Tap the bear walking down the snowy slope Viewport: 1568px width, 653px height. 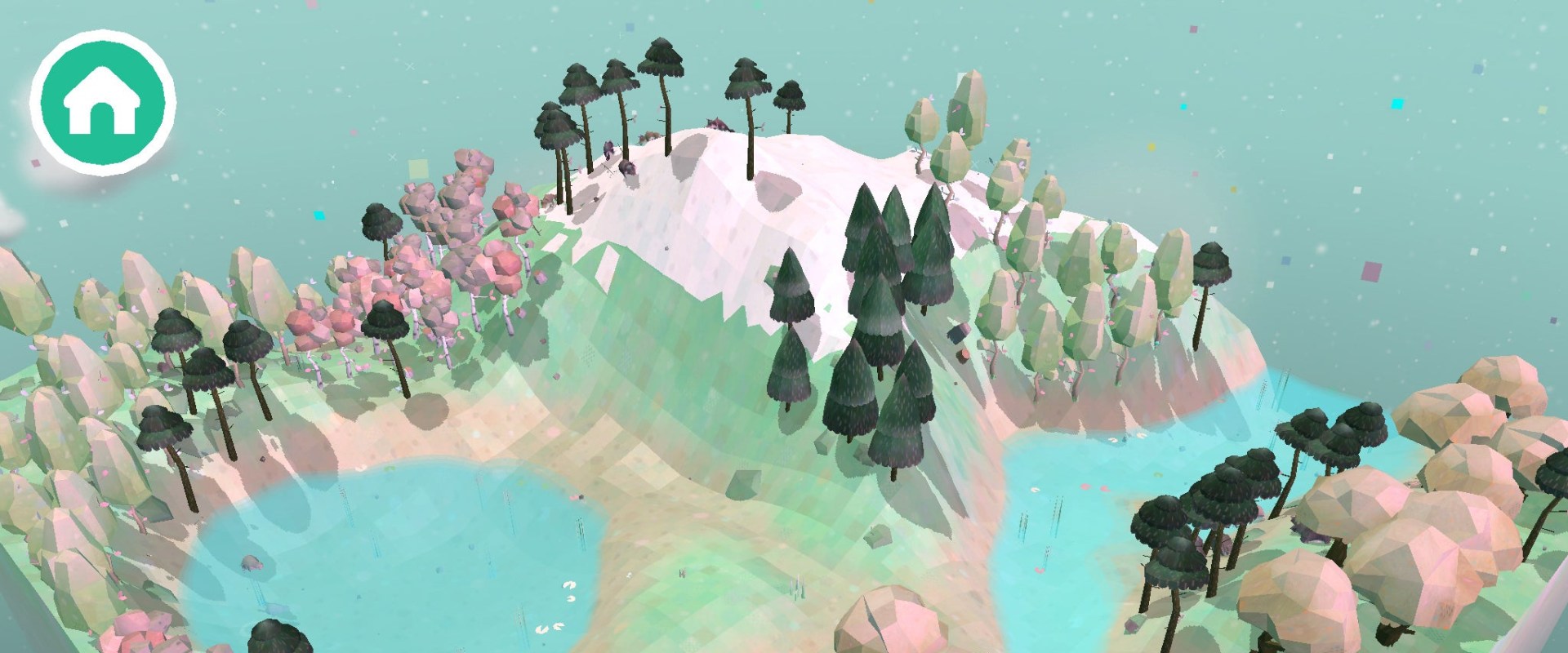click(627, 169)
